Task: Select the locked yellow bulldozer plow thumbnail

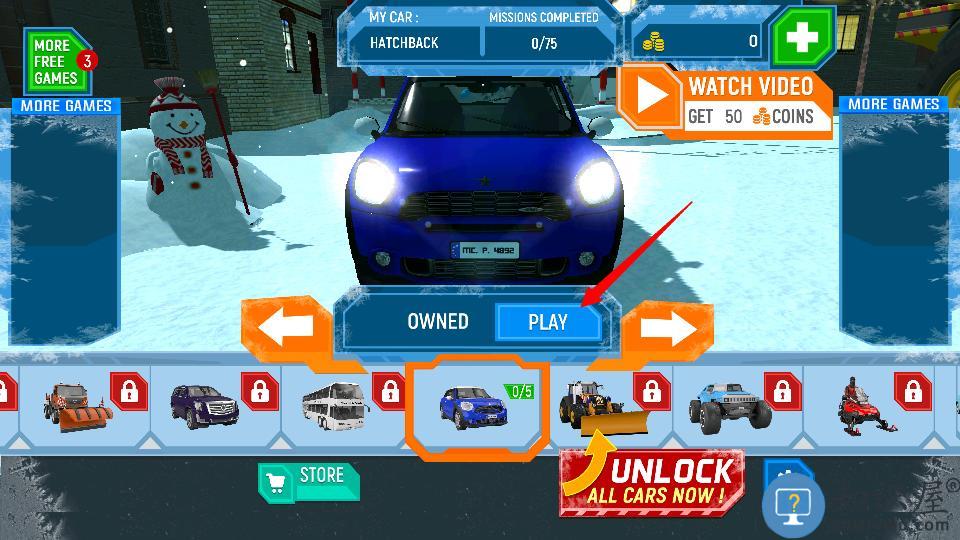Action: (608, 405)
